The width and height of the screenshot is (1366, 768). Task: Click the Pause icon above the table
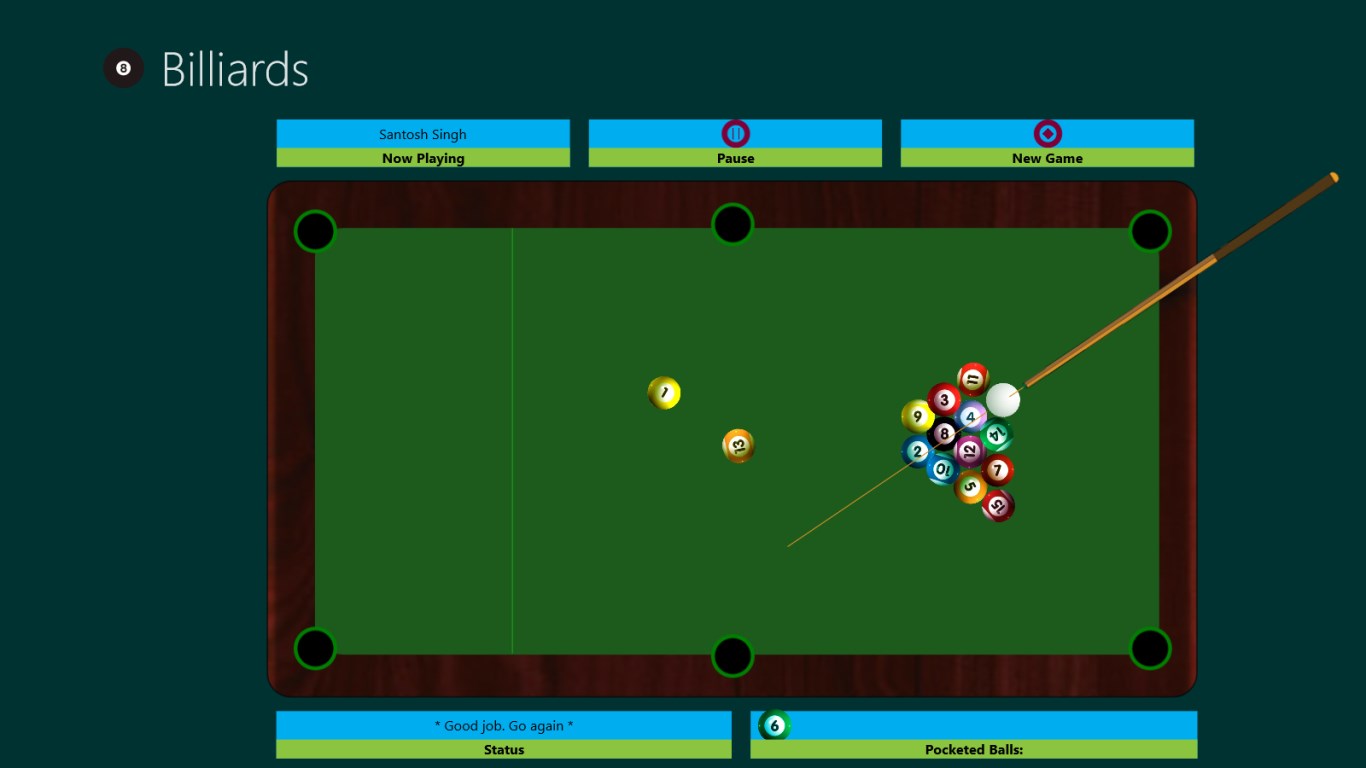coord(735,132)
